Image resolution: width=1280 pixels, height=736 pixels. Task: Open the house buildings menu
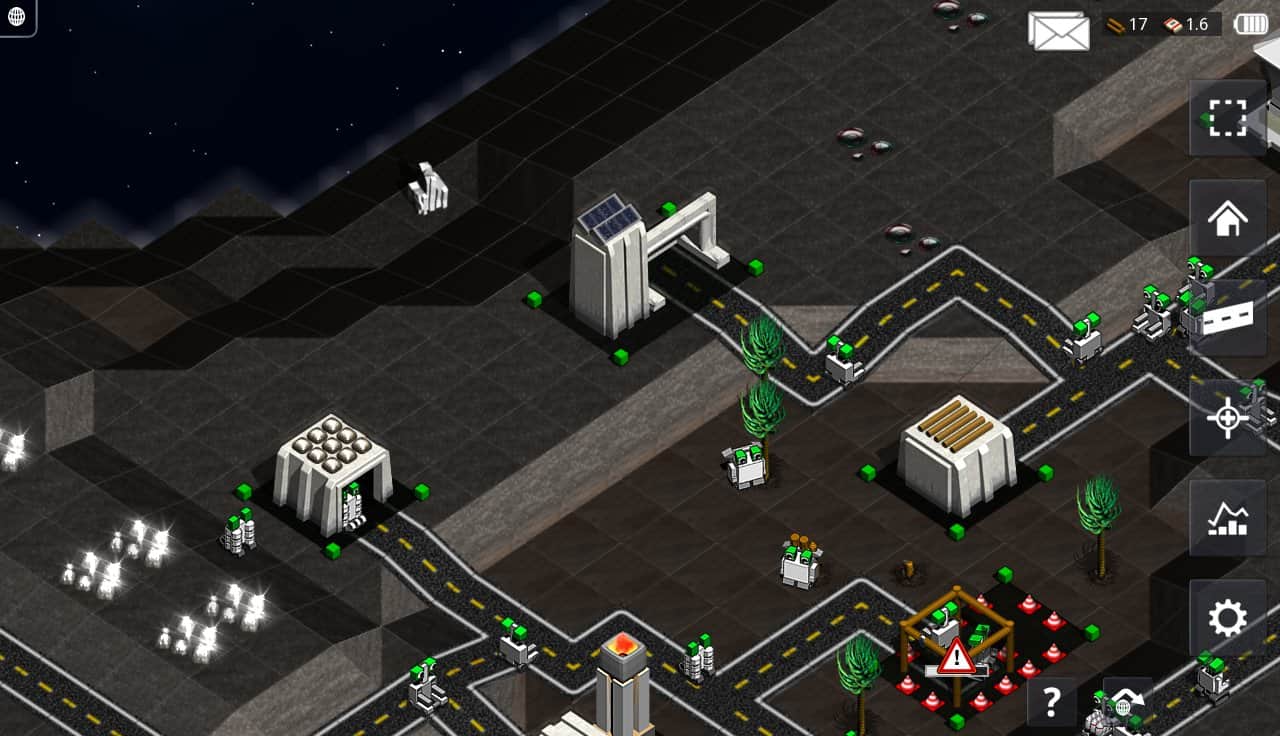click(1227, 218)
